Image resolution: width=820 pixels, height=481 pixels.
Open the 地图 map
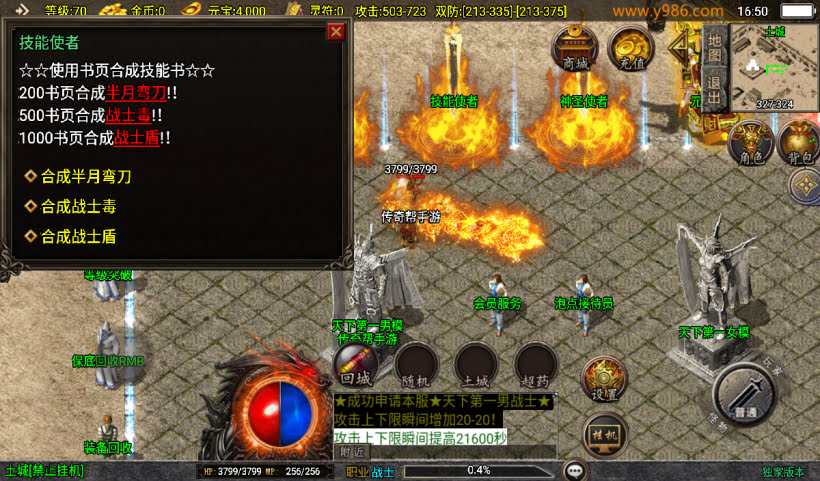click(x=713, y=46)
